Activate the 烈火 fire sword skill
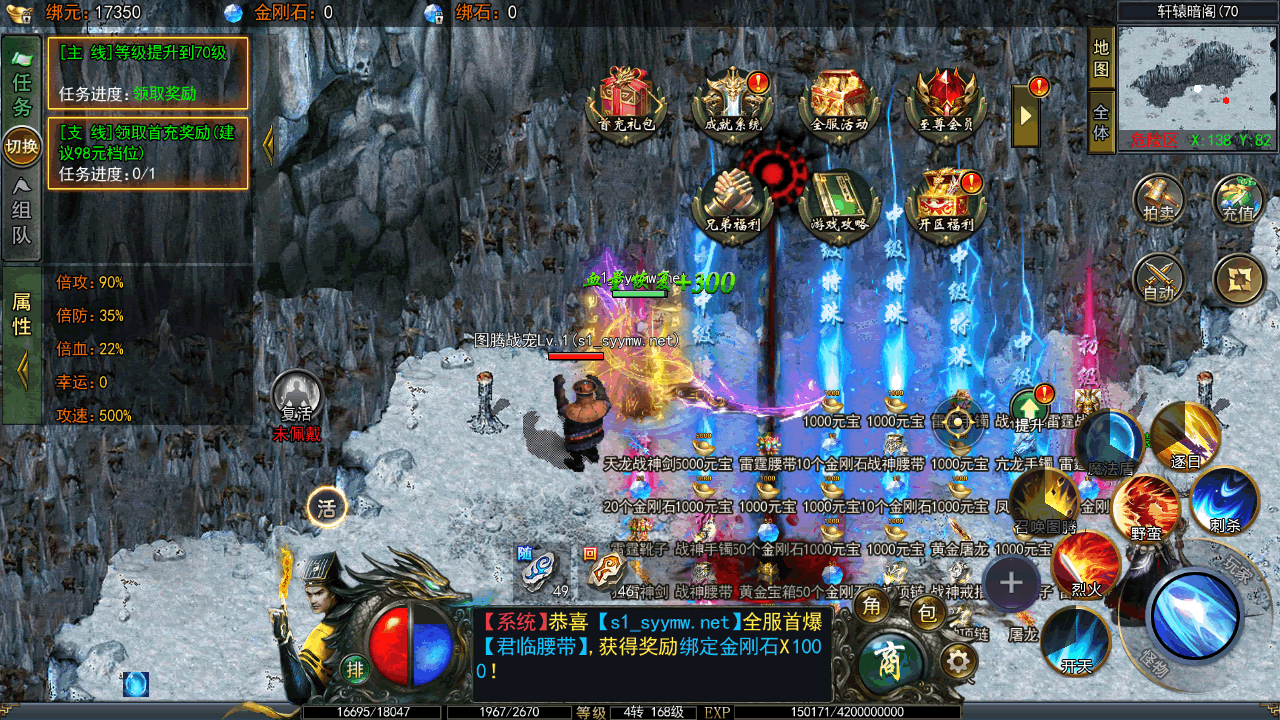Screen dimensions: 1280x720 click(x=1086, y=565)
